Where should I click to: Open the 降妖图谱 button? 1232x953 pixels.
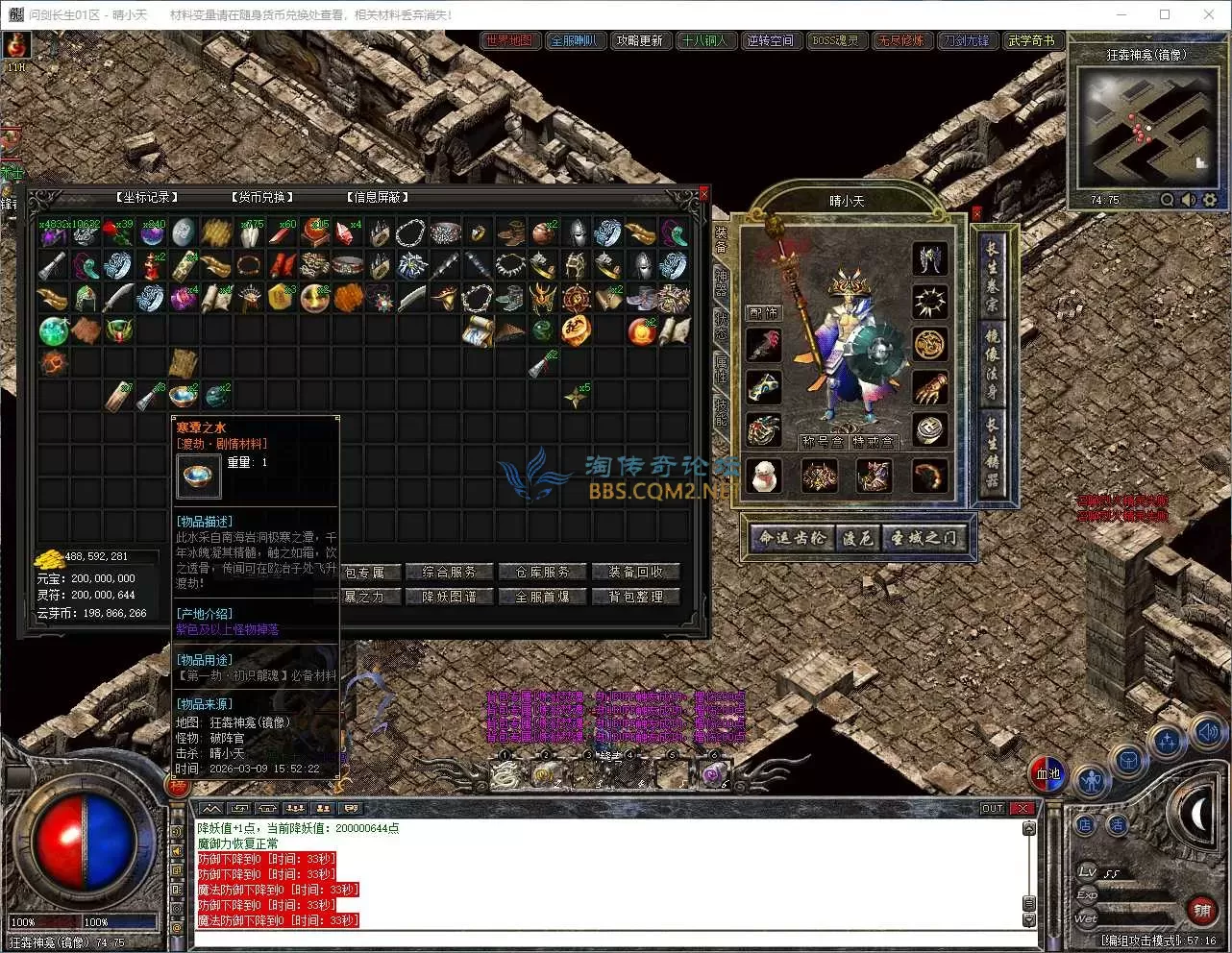click(449, 597)
